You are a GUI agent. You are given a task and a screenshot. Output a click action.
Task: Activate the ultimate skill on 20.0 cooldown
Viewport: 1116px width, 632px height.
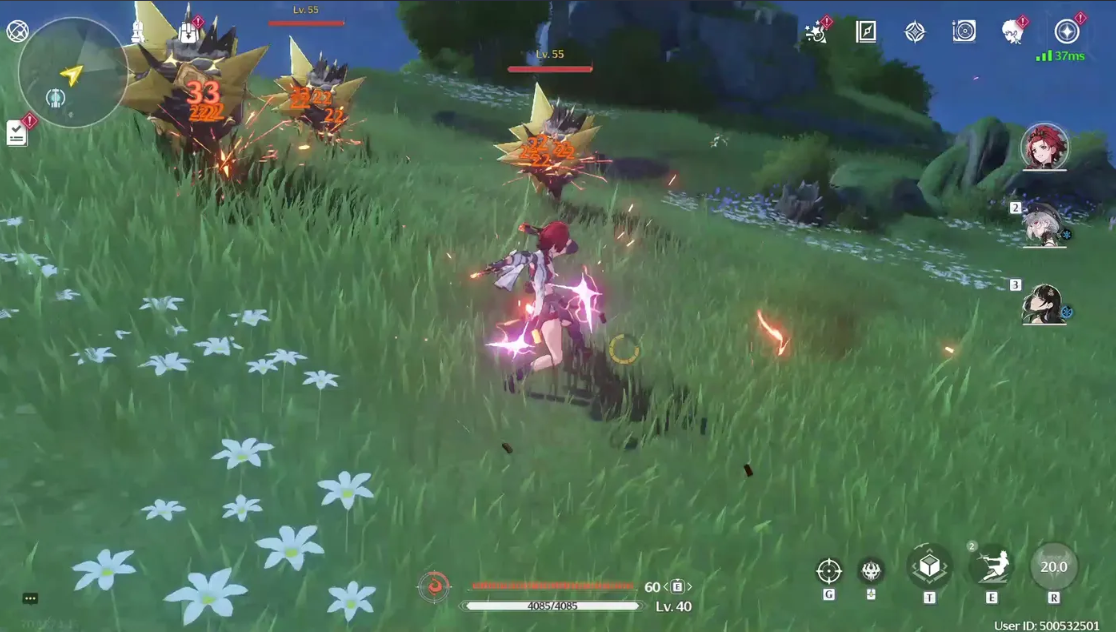click(1054, 567)
